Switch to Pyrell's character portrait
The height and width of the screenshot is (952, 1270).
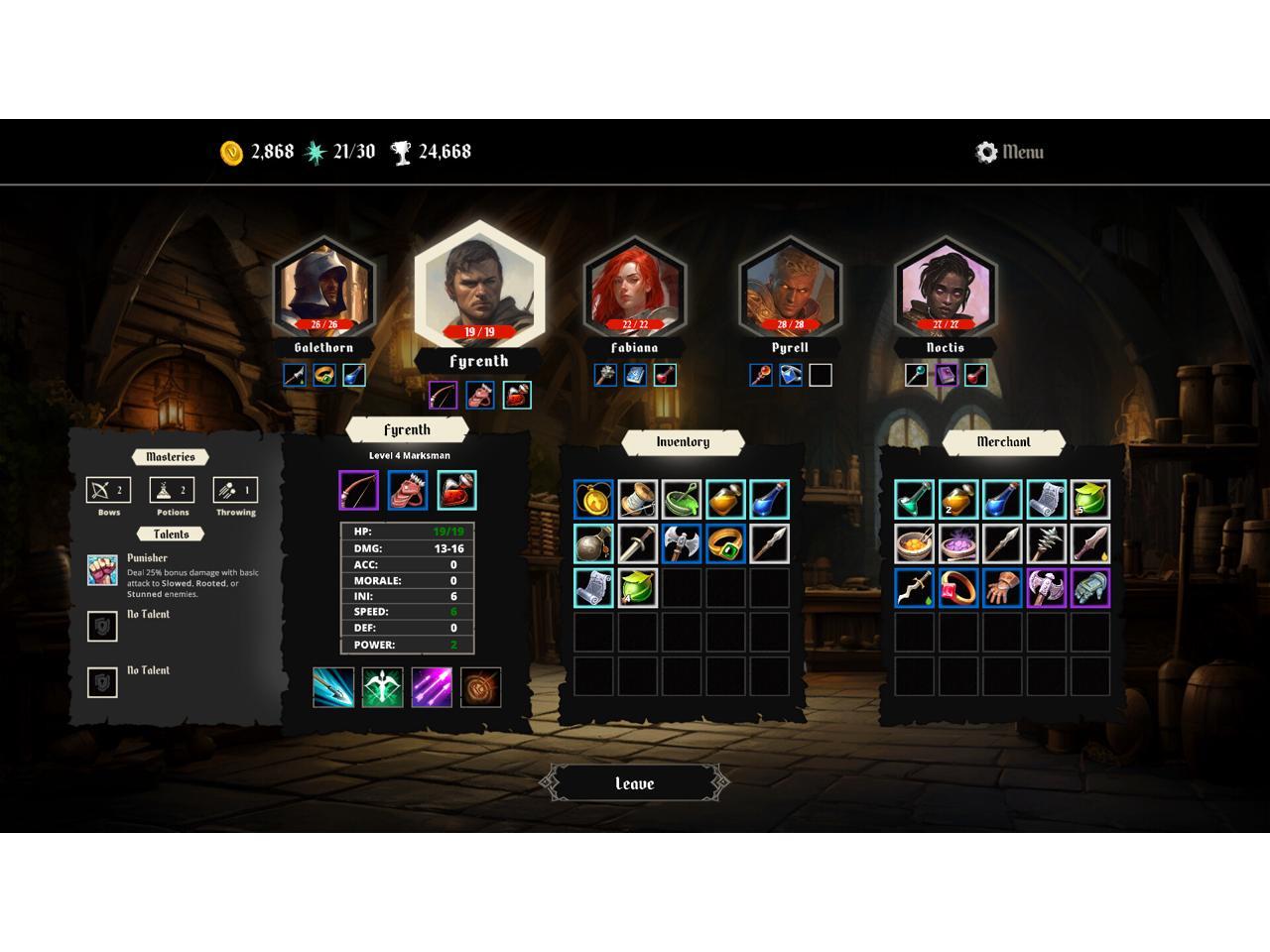click(790, 288)
